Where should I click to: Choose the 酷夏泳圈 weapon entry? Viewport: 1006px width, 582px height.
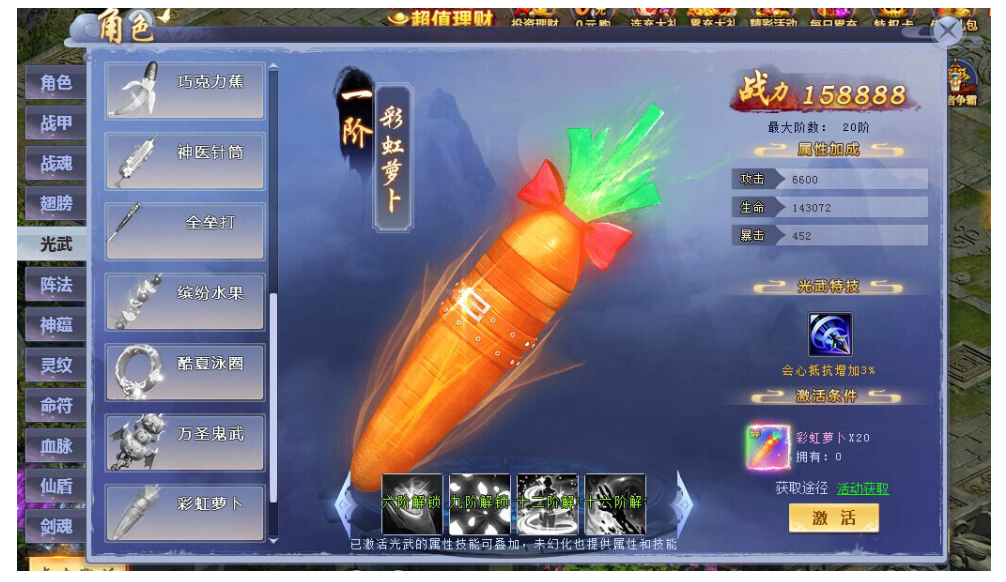pos(185,372)
